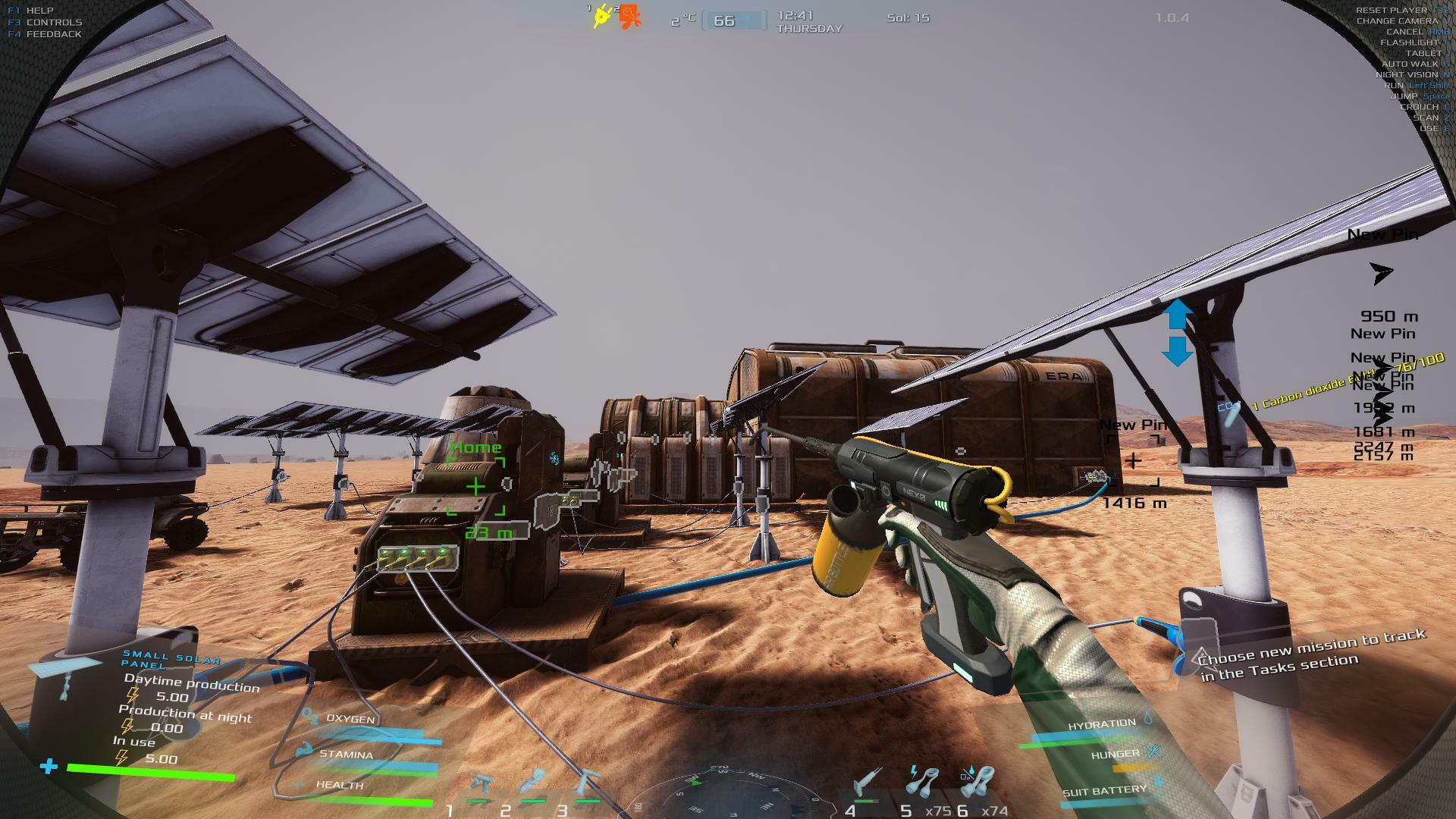
Task: Click the blue up-down arrows indicator
Action: point(1177,332)
